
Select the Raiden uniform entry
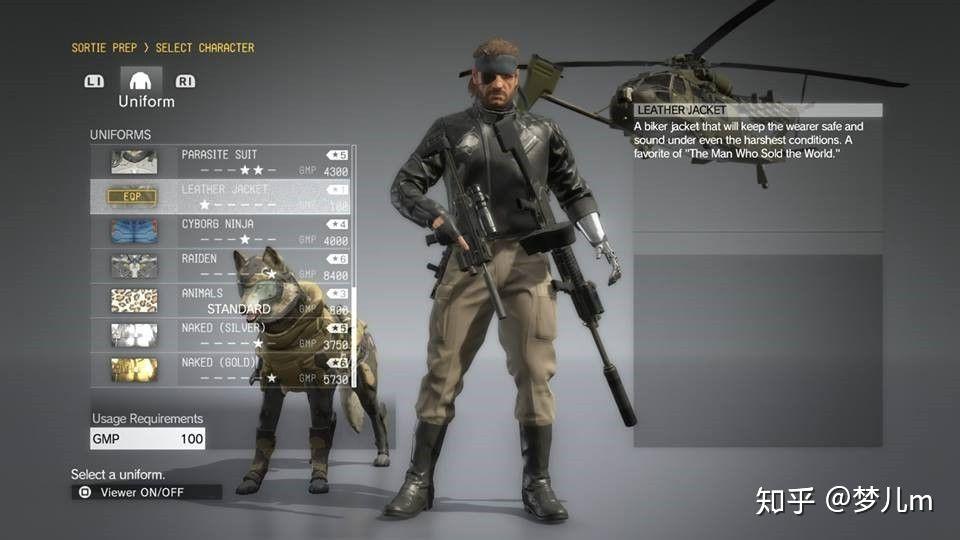pyautogui.click(x=220, y=266)
